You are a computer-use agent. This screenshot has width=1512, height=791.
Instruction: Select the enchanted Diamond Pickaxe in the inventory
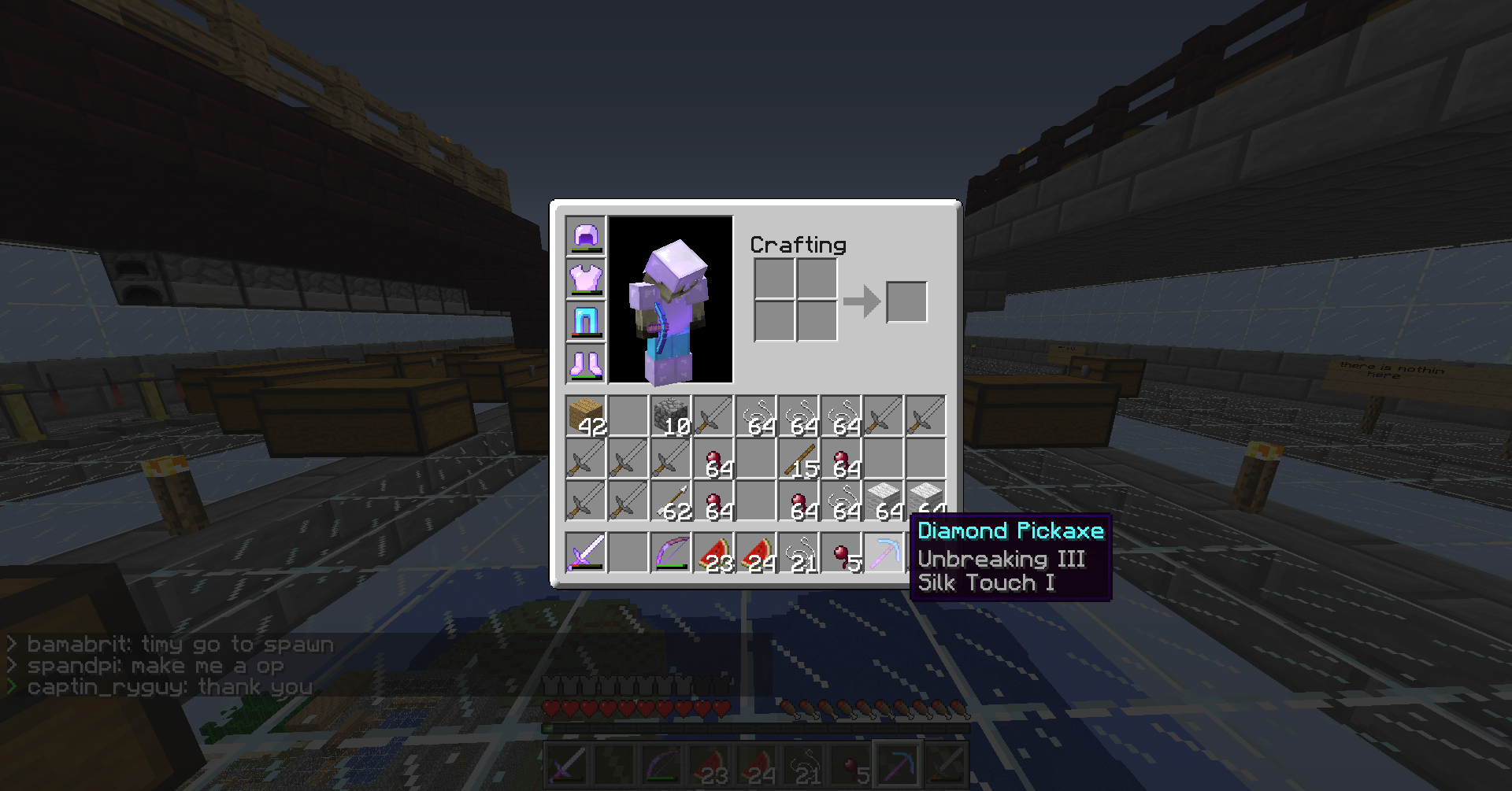tap(884, 551)
